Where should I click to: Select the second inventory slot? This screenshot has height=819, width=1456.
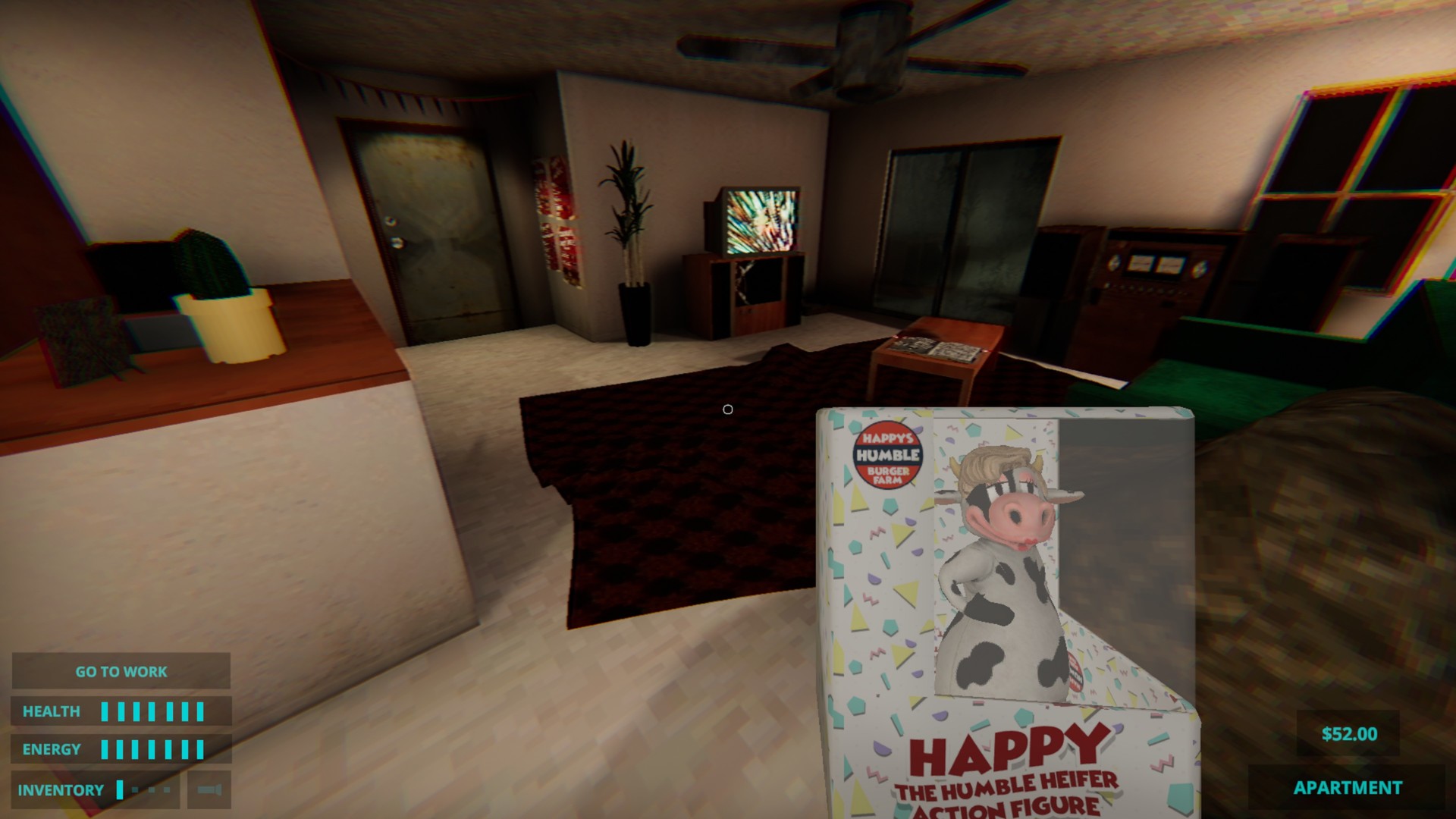tap(135, 789)
